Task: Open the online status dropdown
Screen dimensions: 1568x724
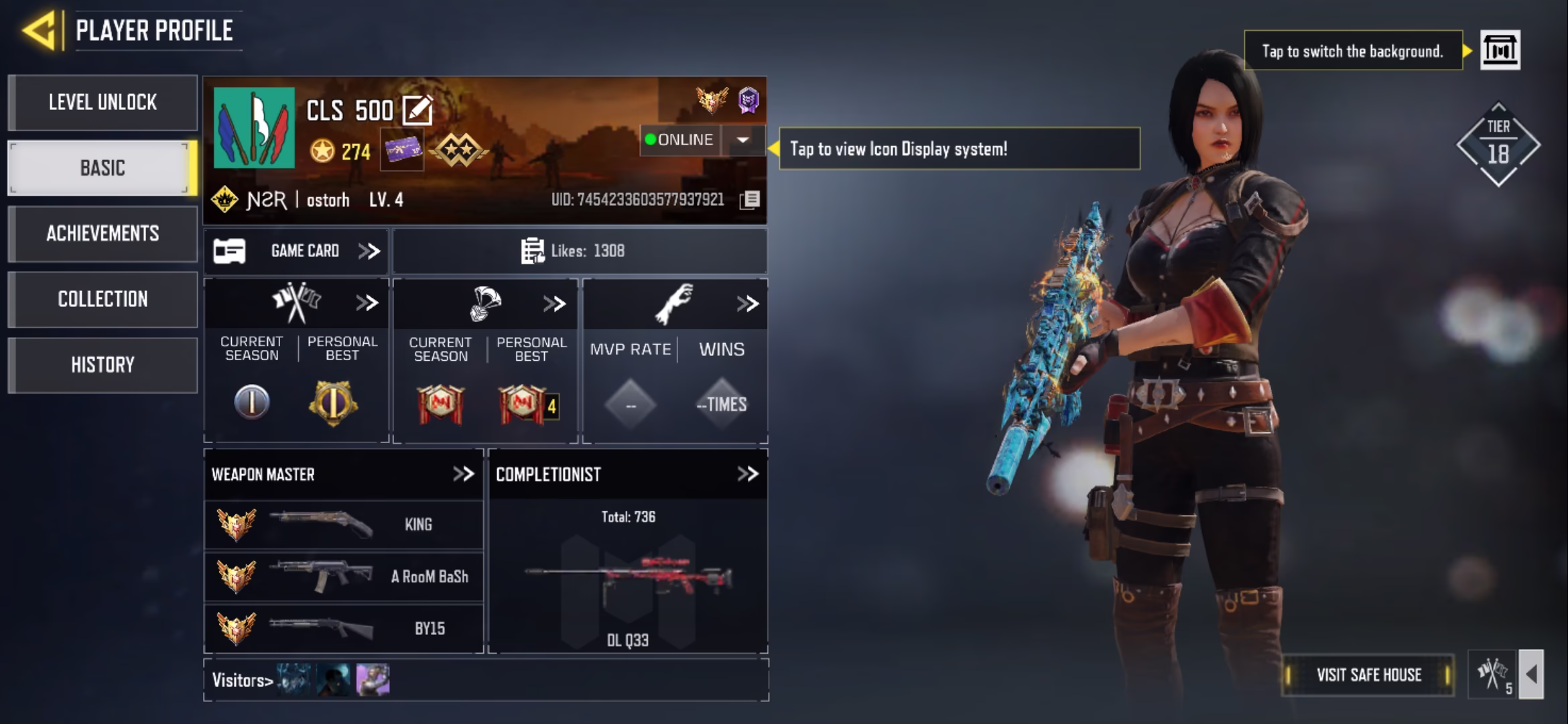Action: click(x=742, y=140)
